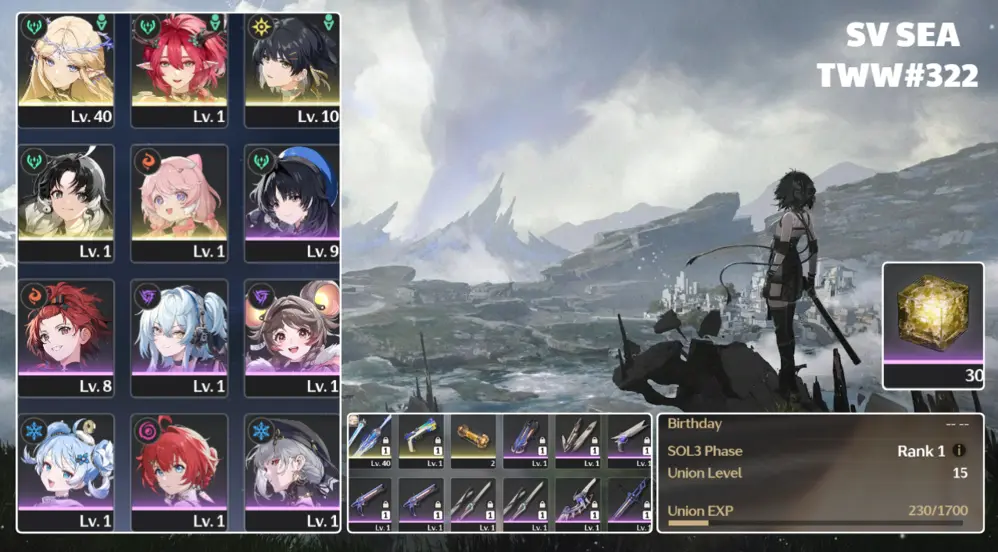Select the gold-rarity pistol weapon
The width and height of the screenshot is (998, 552).
tap(422, 441)
